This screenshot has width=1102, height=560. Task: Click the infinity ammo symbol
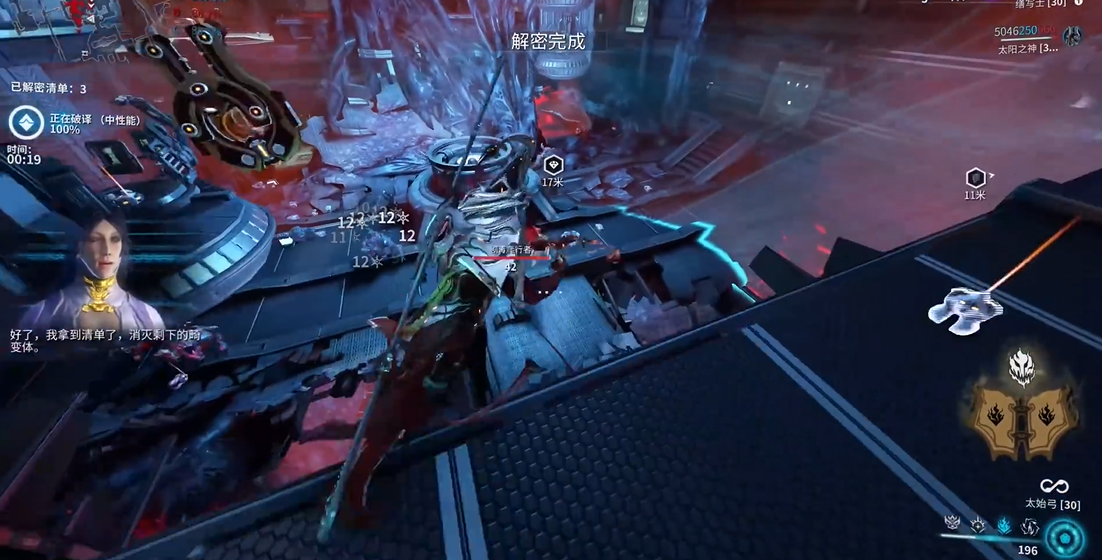(1054, 486)
